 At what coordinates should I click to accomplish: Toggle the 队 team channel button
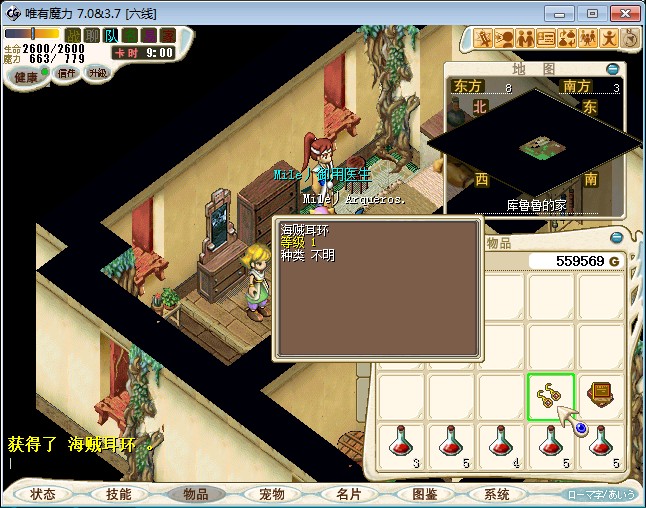111,36
